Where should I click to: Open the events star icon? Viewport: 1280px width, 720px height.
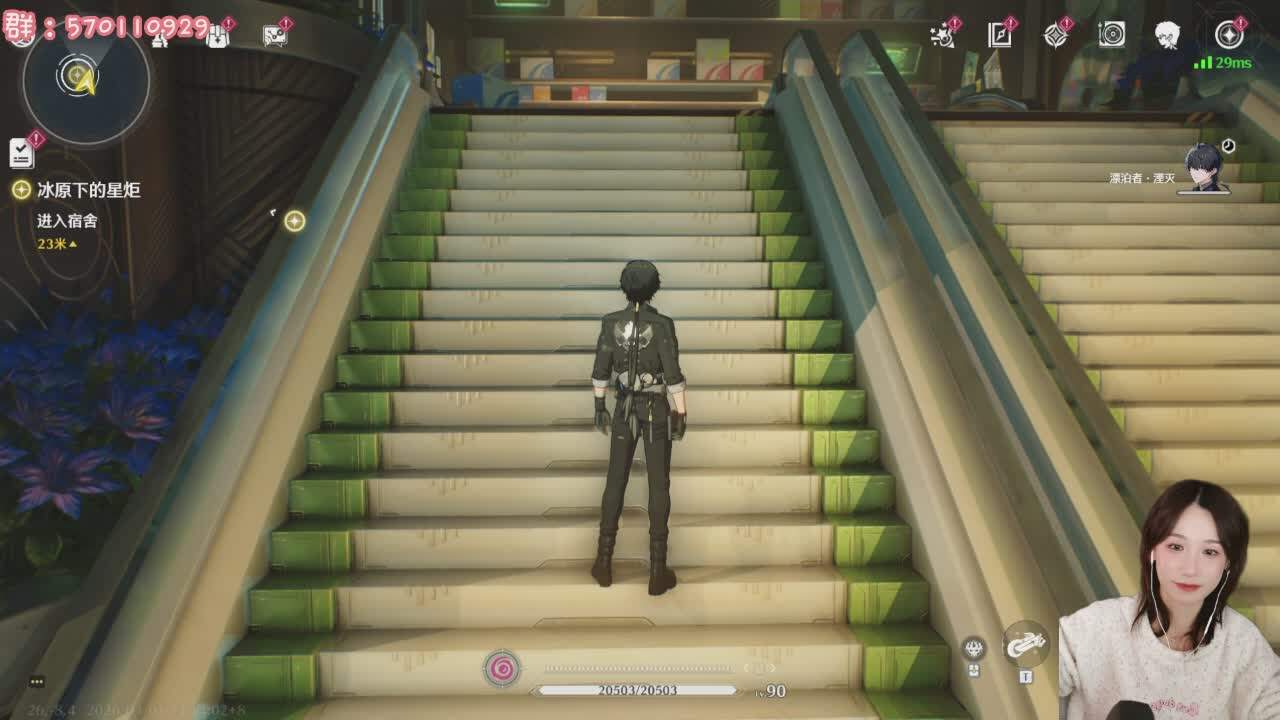pyautogui.click(x=942, y=35)
